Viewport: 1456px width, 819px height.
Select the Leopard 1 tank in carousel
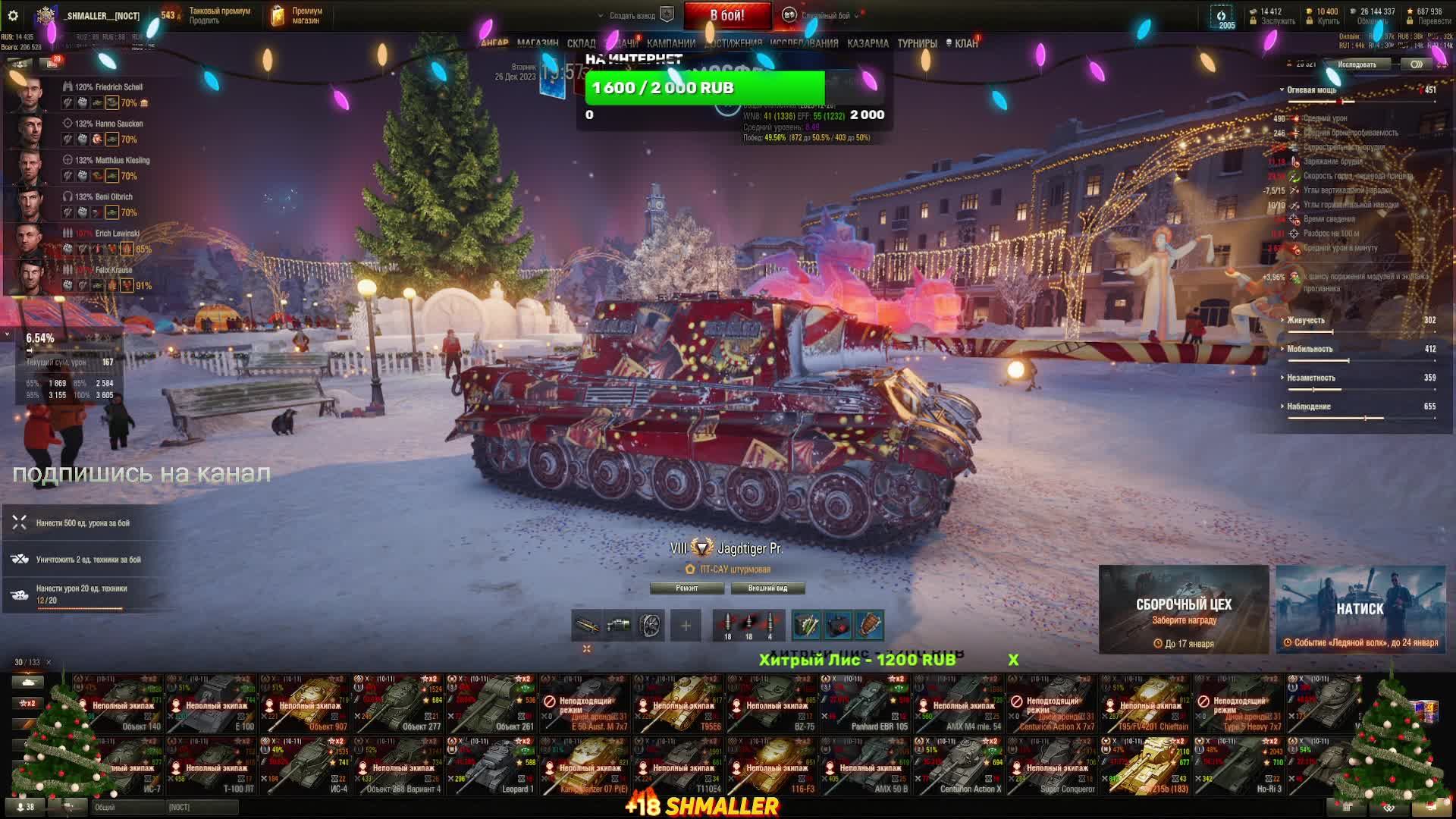(x=492, y=766)
